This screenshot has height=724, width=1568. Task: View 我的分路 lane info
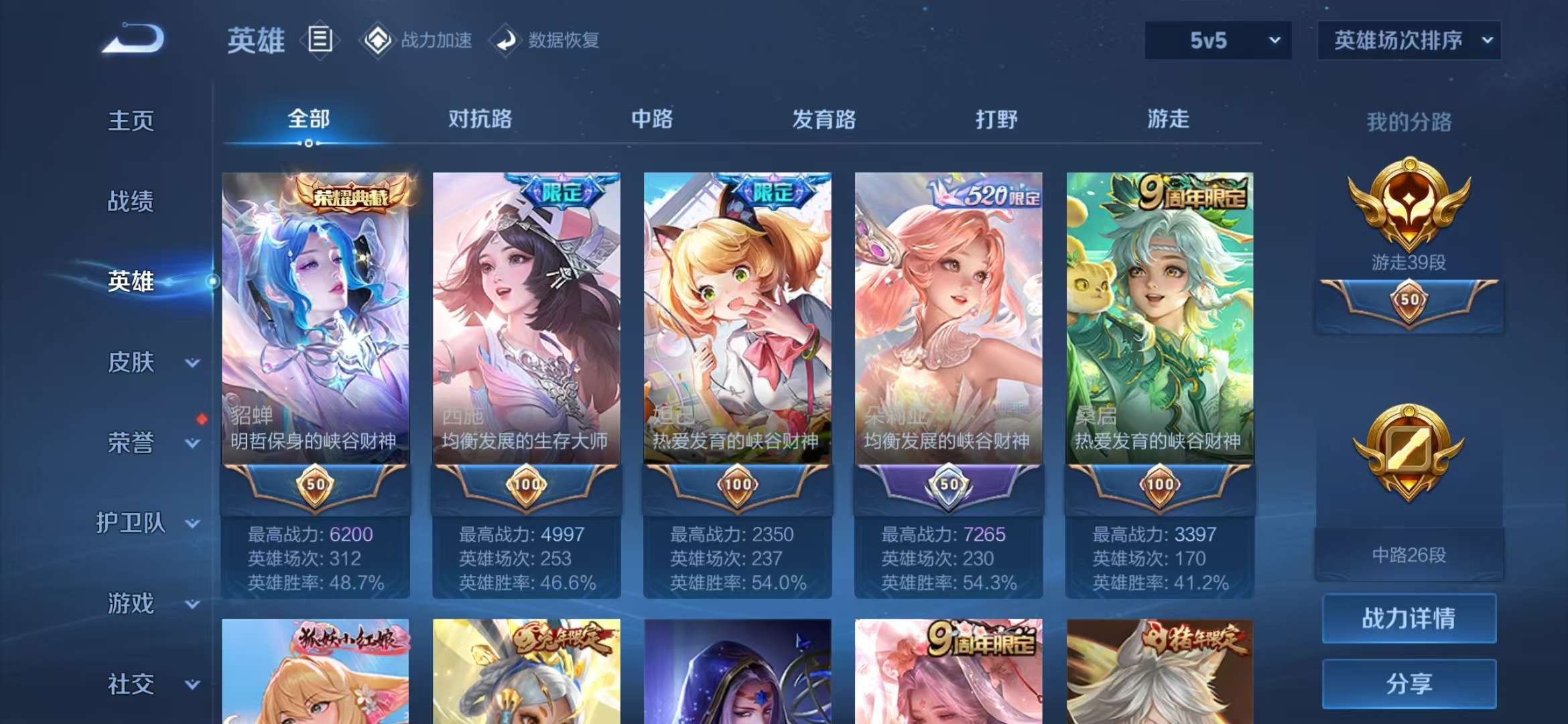[1409, 122]
